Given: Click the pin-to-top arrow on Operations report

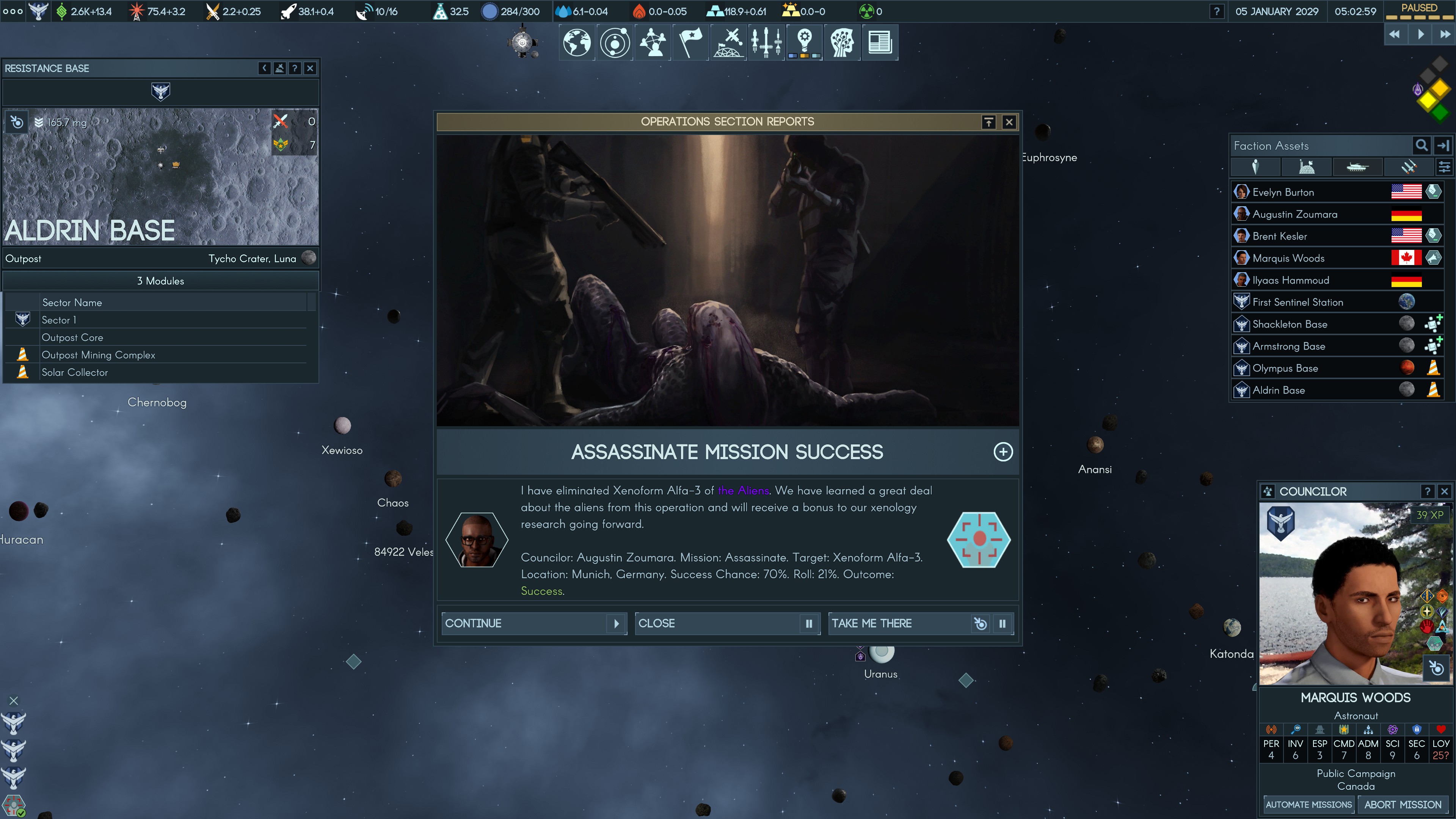Looking at the screenshot, I should 988,121.
